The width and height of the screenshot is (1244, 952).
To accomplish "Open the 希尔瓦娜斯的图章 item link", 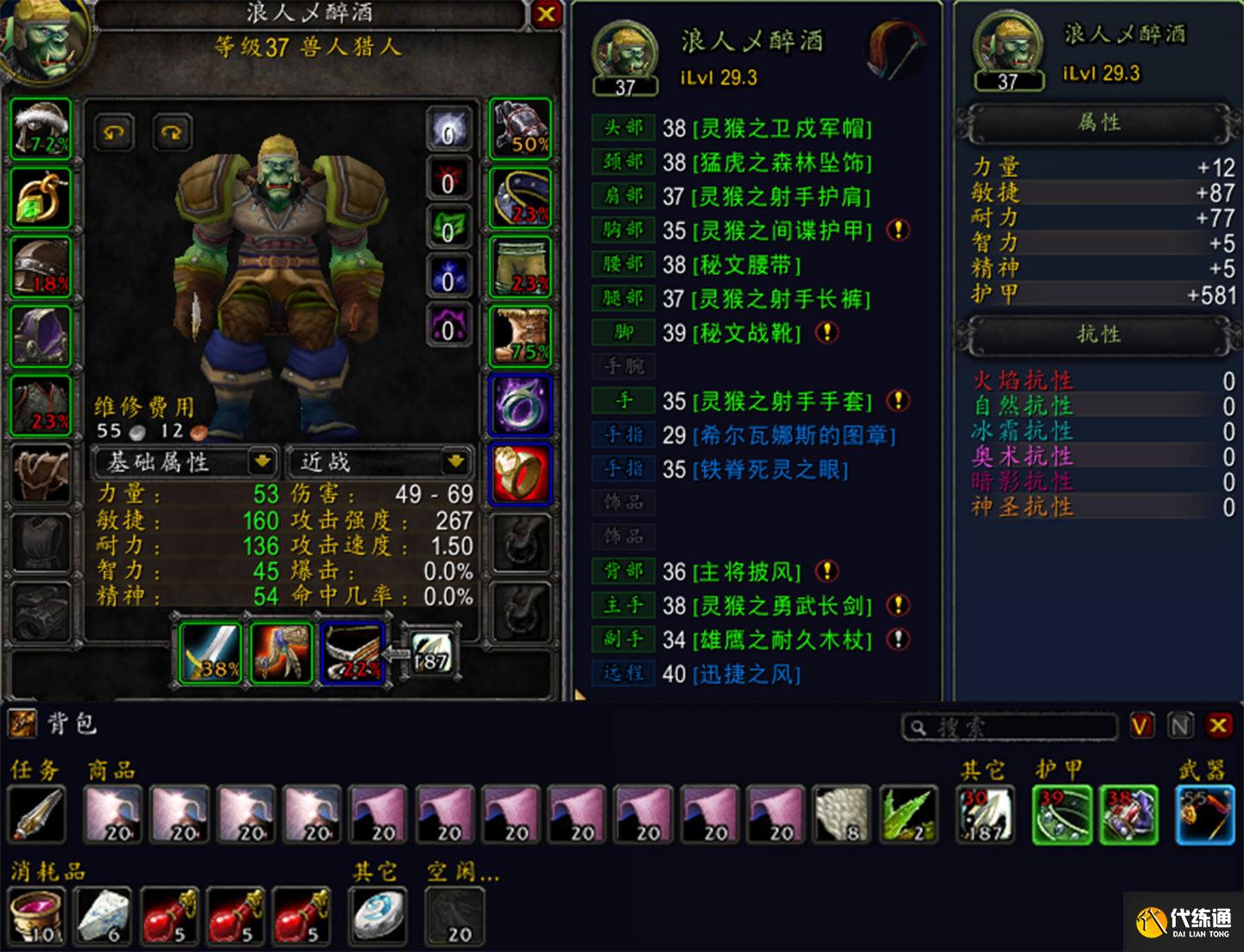I will [x=794, y=435].
